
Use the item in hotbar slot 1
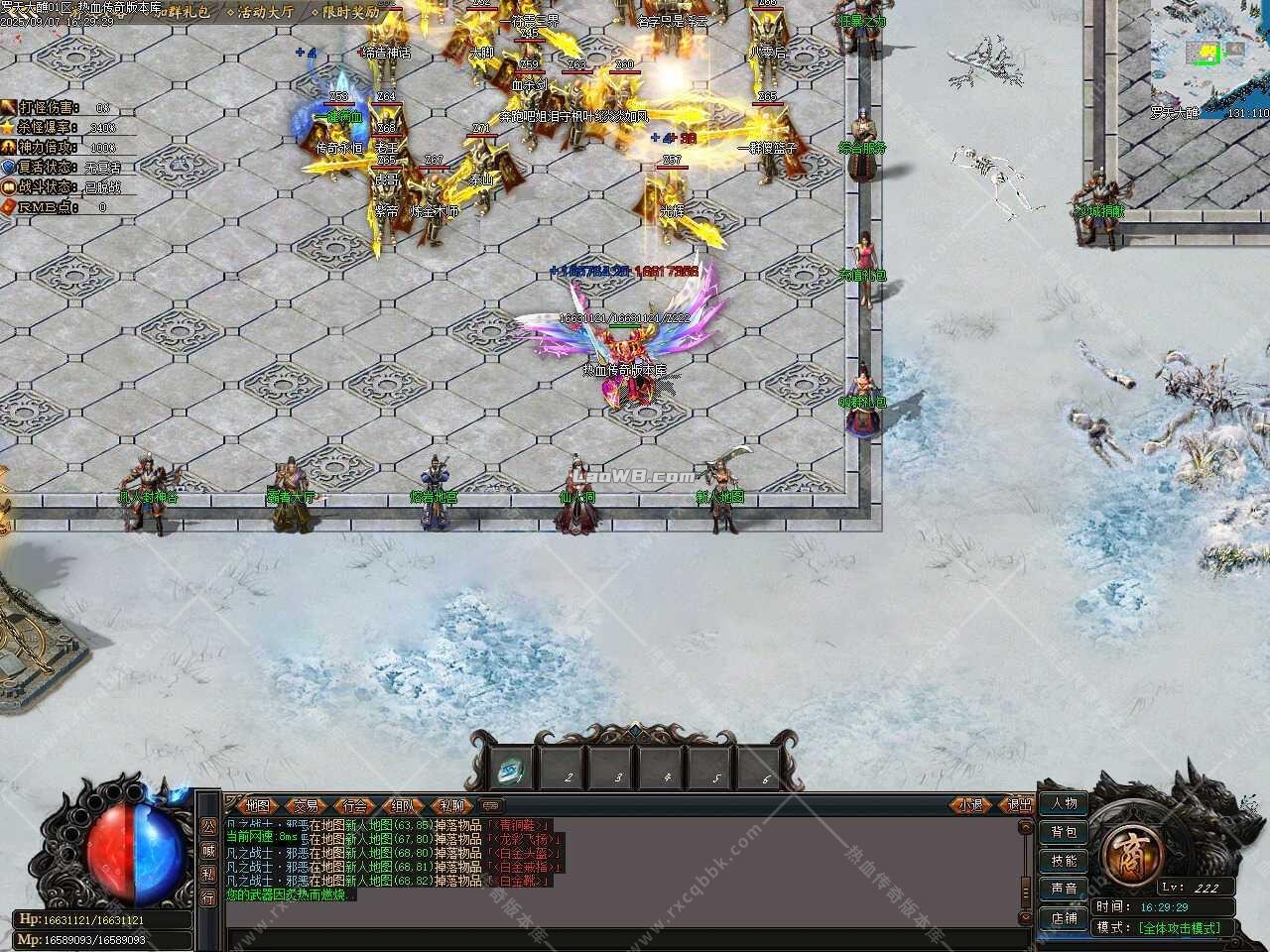click(514, 769)
